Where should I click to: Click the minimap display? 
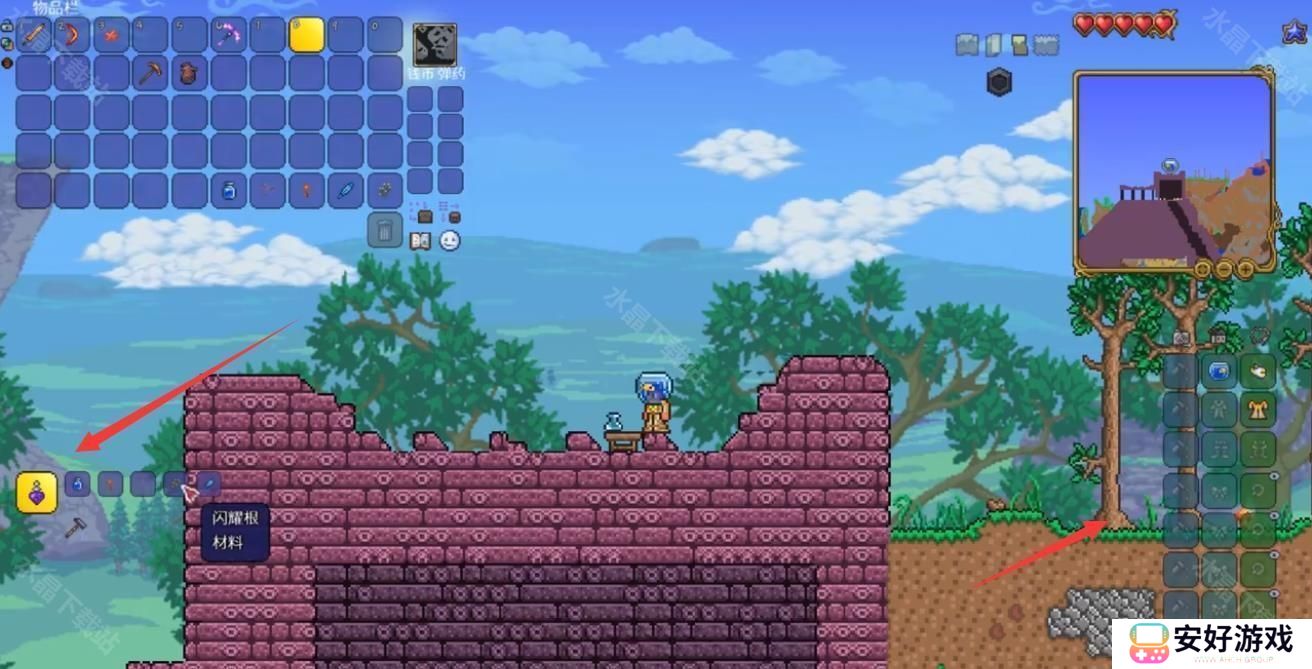click(1173, 168)
